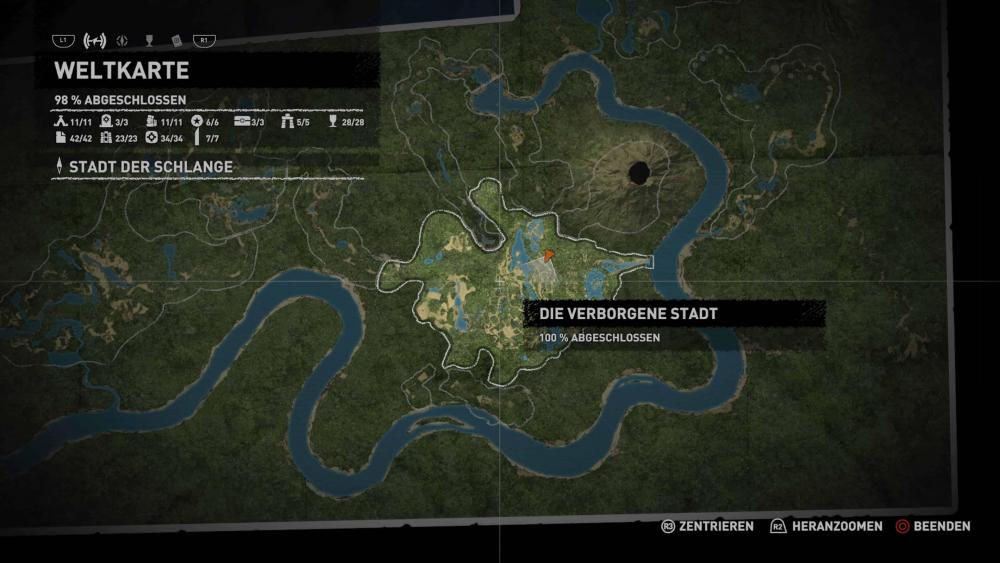This screenshot has height=563, width=1000.
Task: Click the orange player arrow marker
Action: click(549, 254)
